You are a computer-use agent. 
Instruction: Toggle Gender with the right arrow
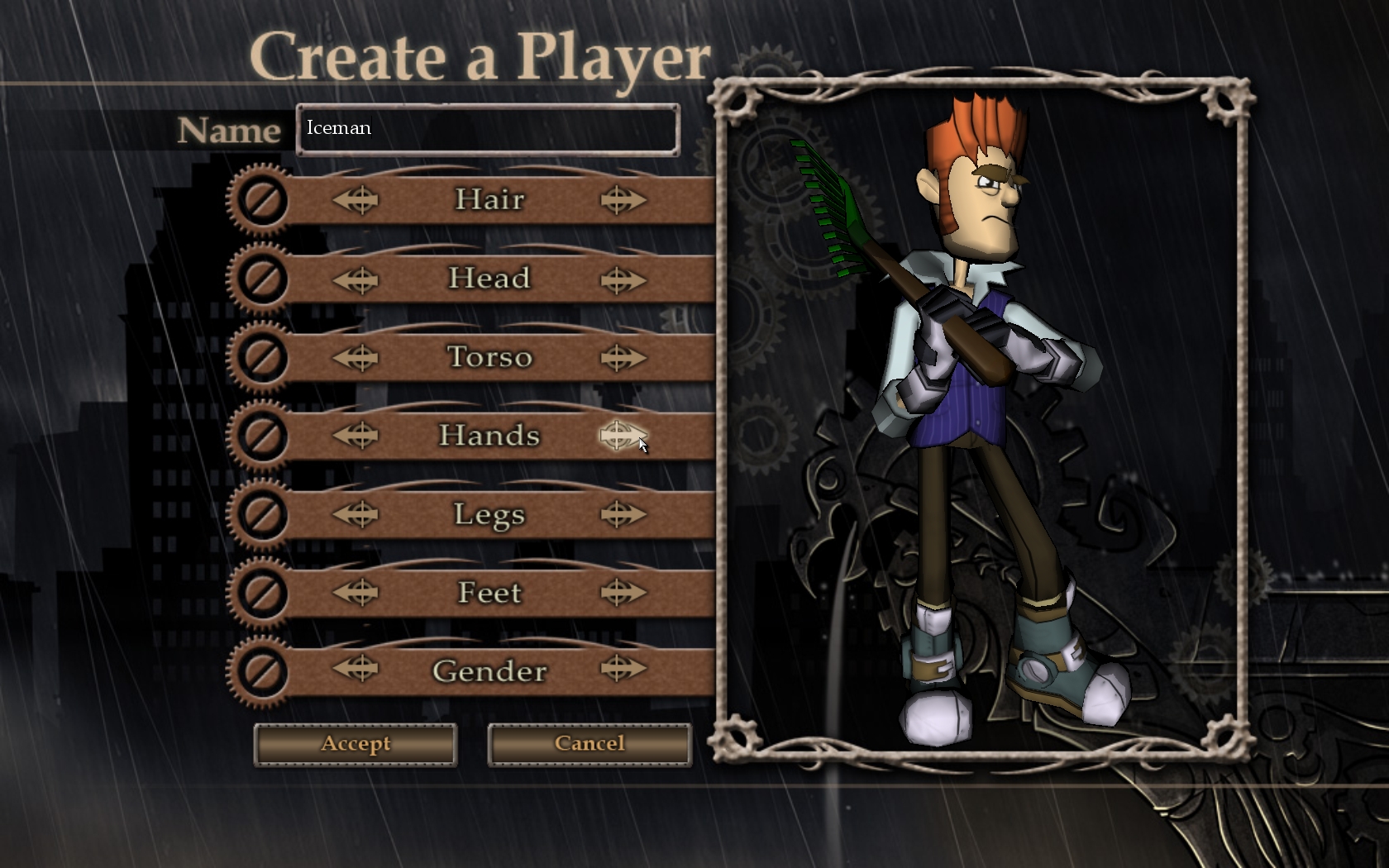click(x=622, y=669)
